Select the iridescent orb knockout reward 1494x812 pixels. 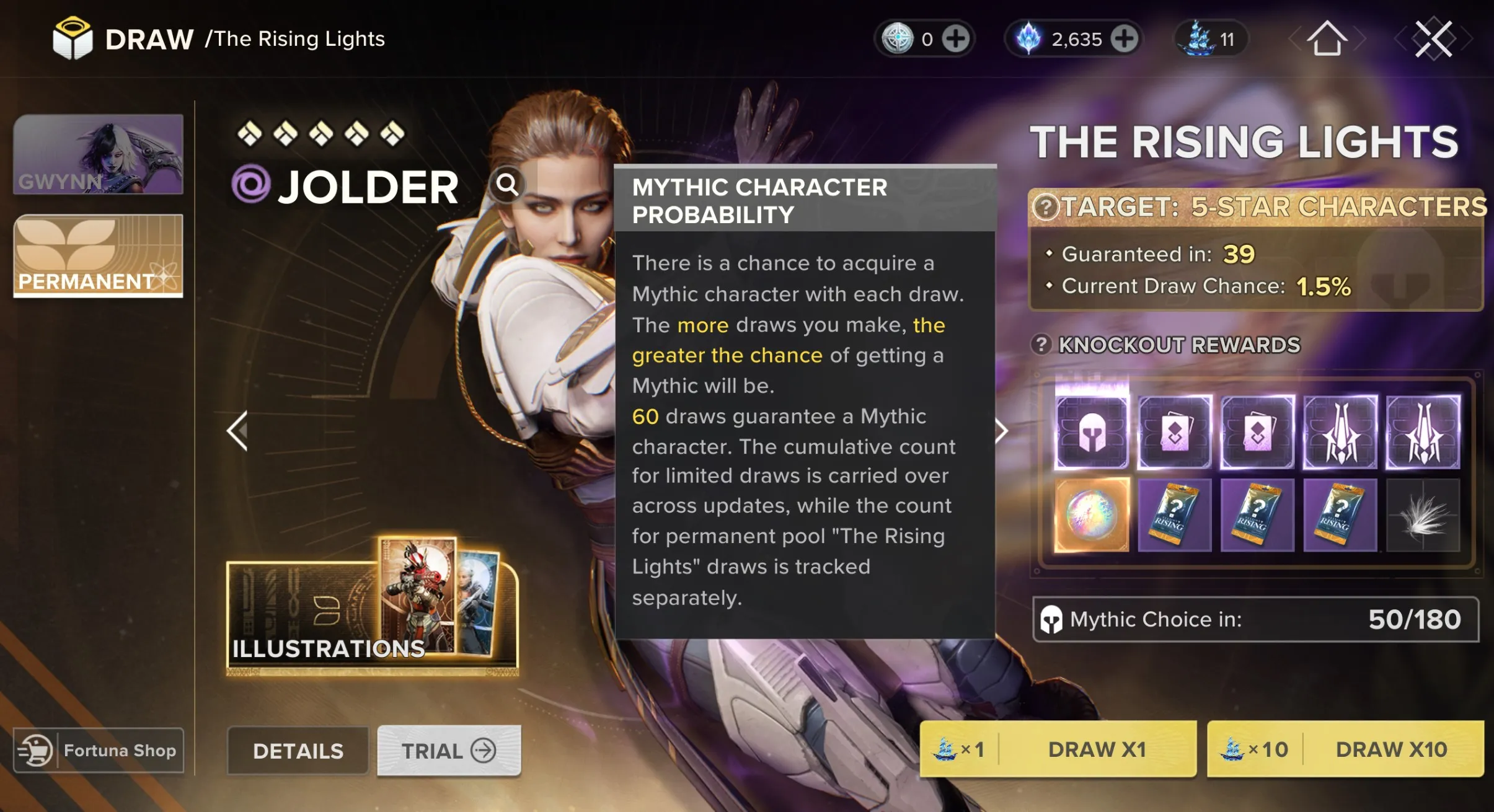[1092, 514]
